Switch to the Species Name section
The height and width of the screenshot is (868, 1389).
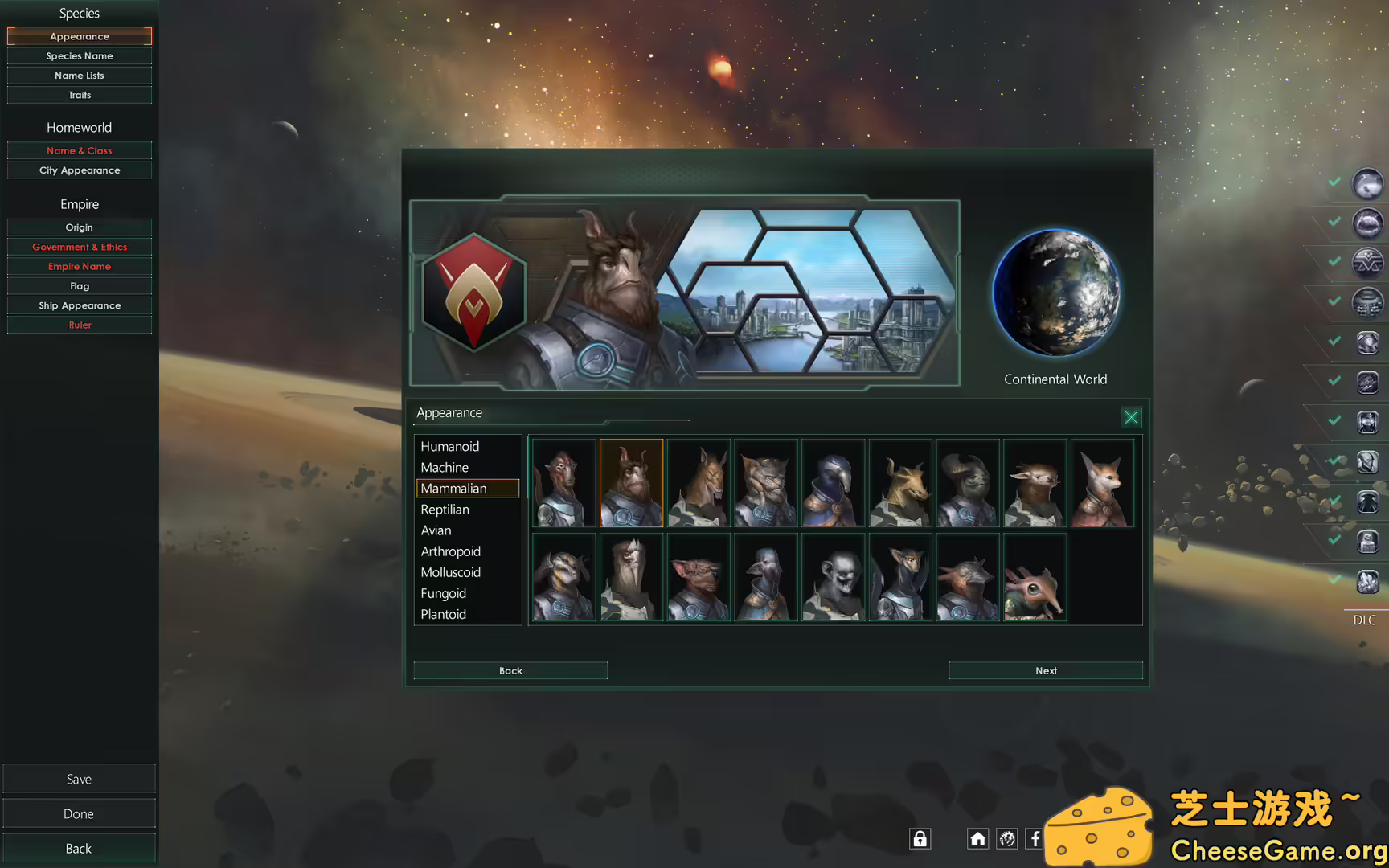coord(79,55)
